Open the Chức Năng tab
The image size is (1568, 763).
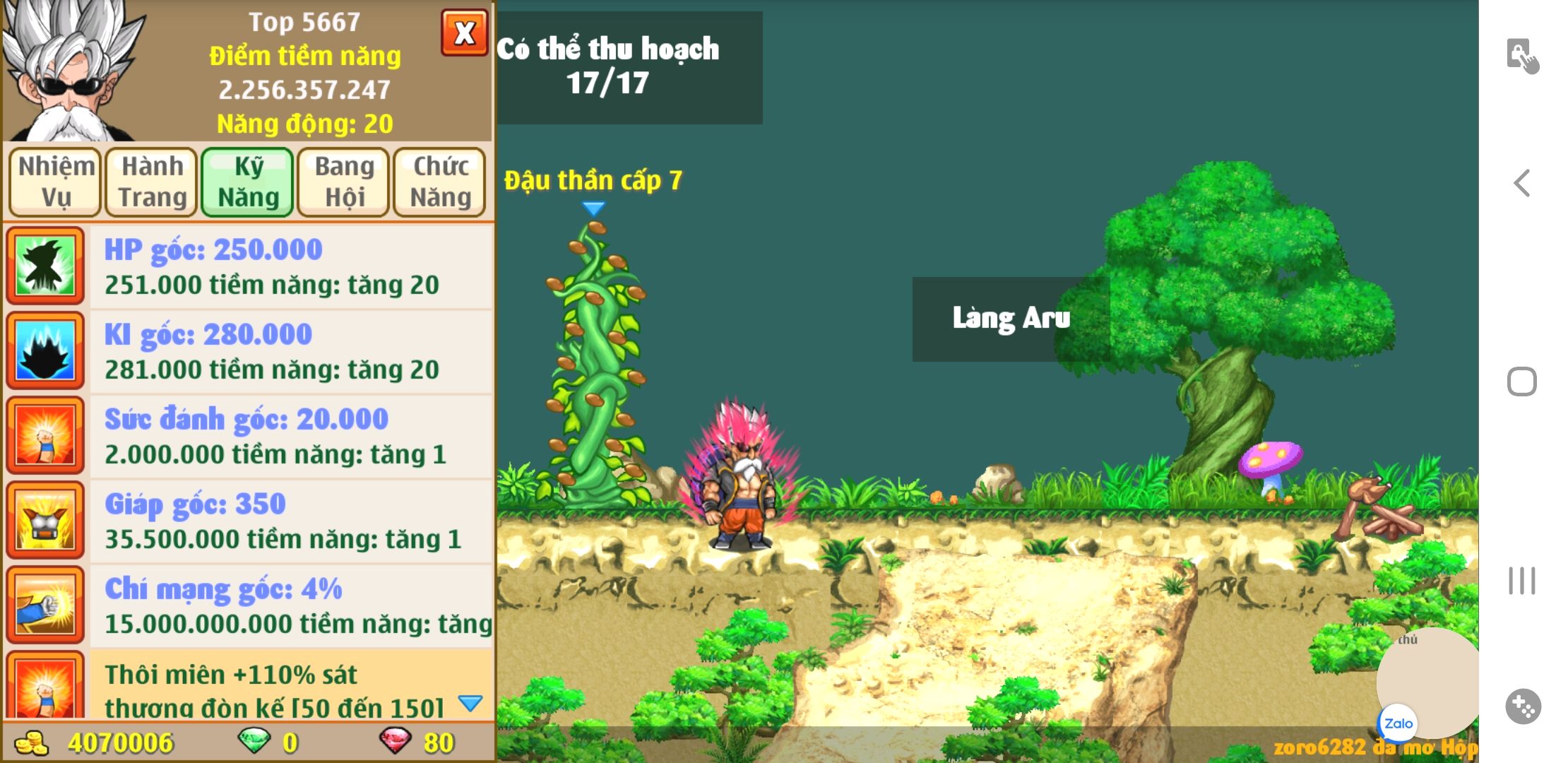[440, 182]
